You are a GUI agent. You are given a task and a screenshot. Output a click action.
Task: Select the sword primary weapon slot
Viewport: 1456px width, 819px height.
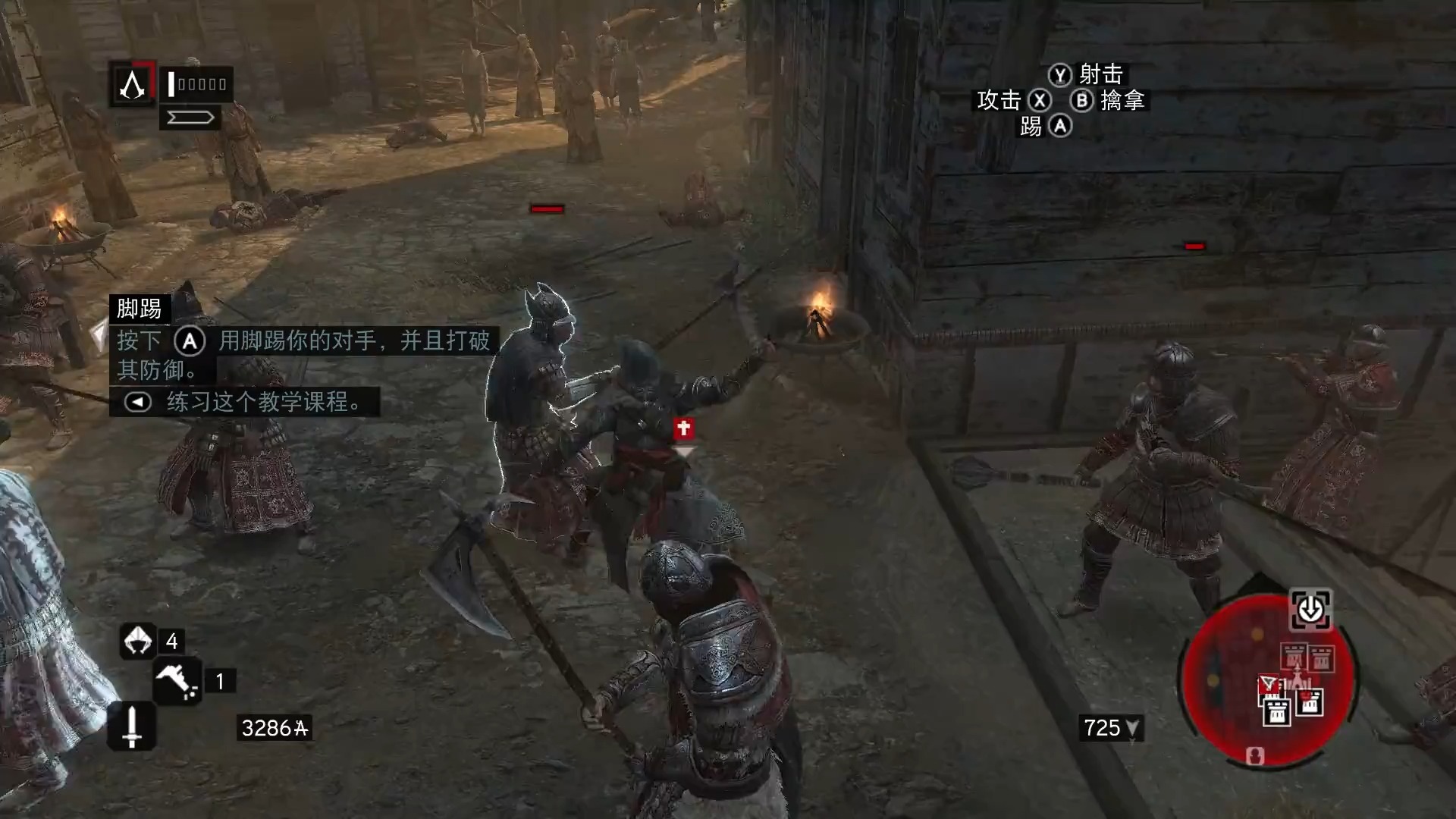coord(132,726)
